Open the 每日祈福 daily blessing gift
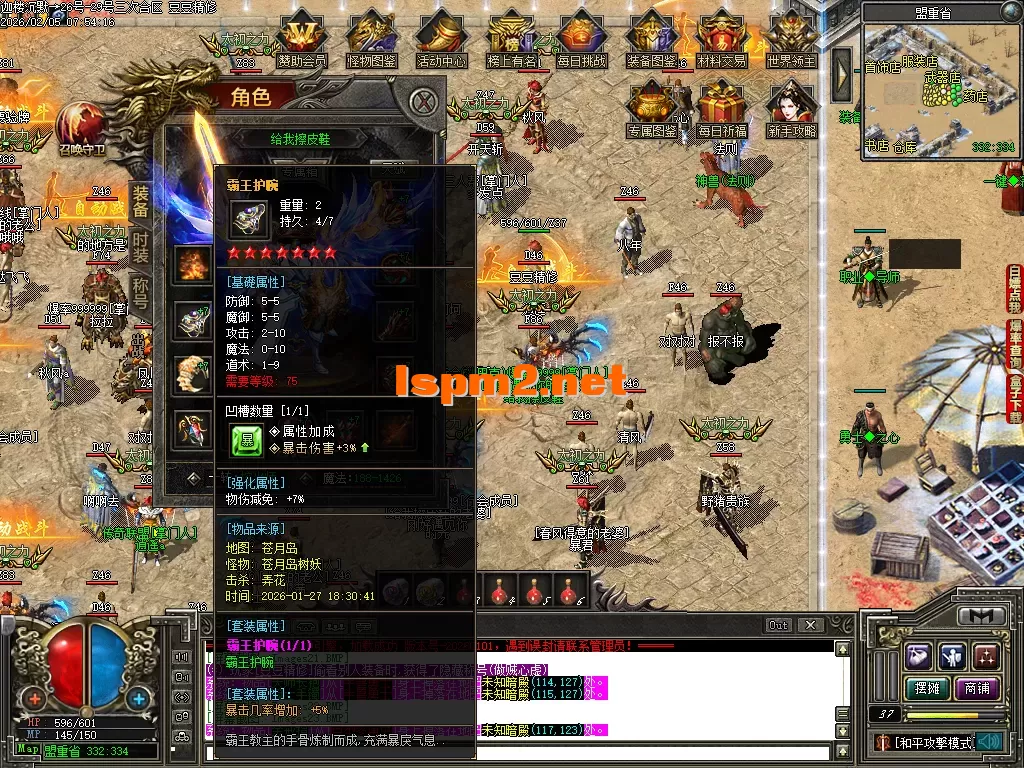Viewport: 1024px width, 768px height. click(x=722, y=108)
